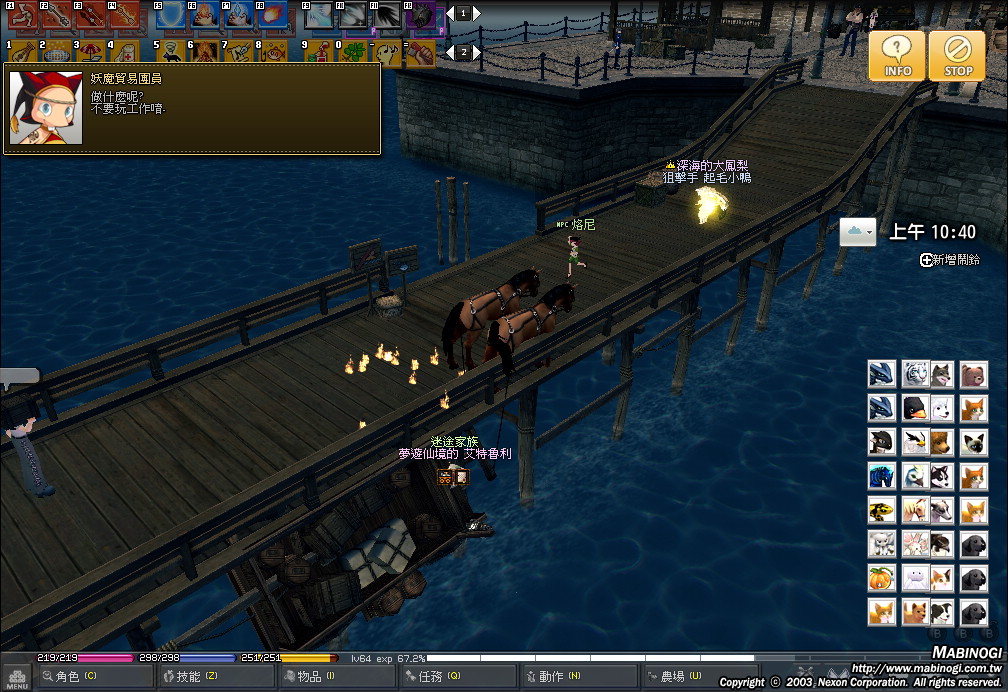
Task: Click the STOP button
Action: pos(957,55)
